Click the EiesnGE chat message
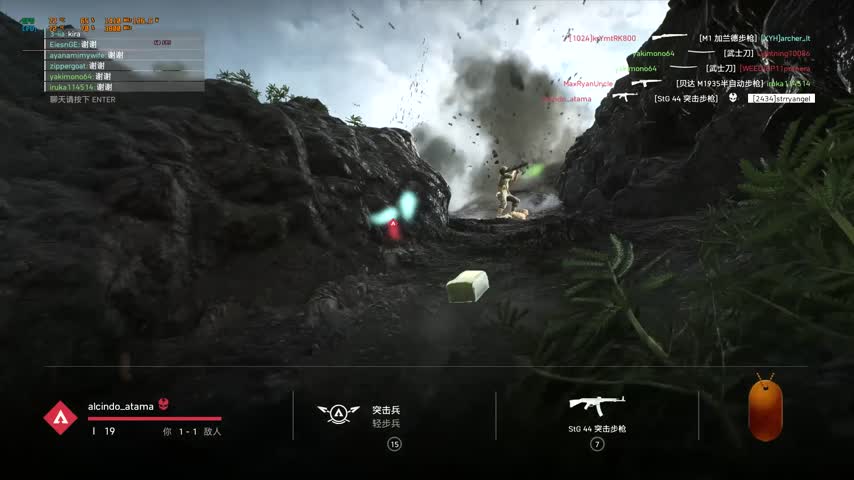 [x=73, y=44]
